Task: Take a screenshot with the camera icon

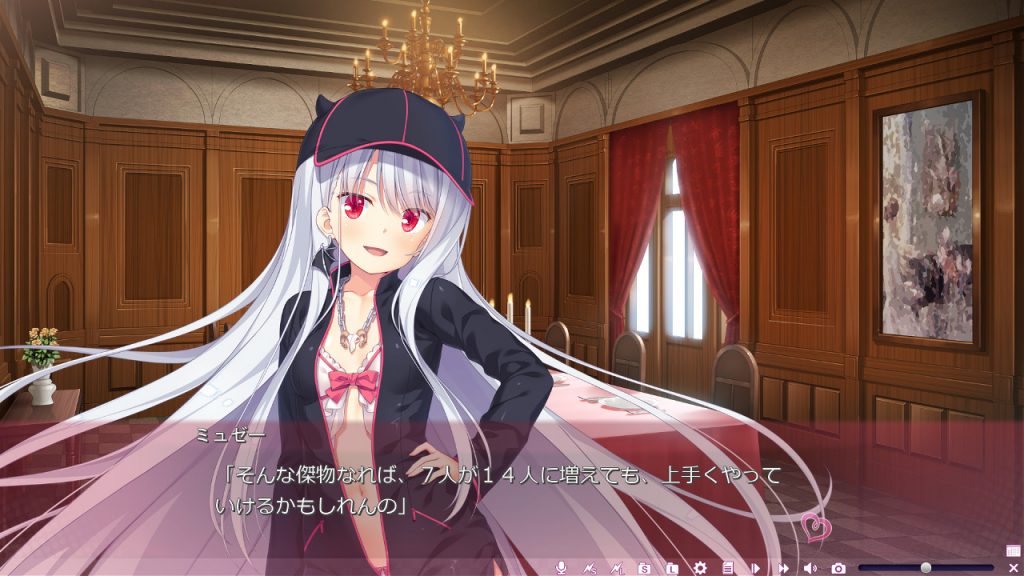Action: tap(838, 567)
